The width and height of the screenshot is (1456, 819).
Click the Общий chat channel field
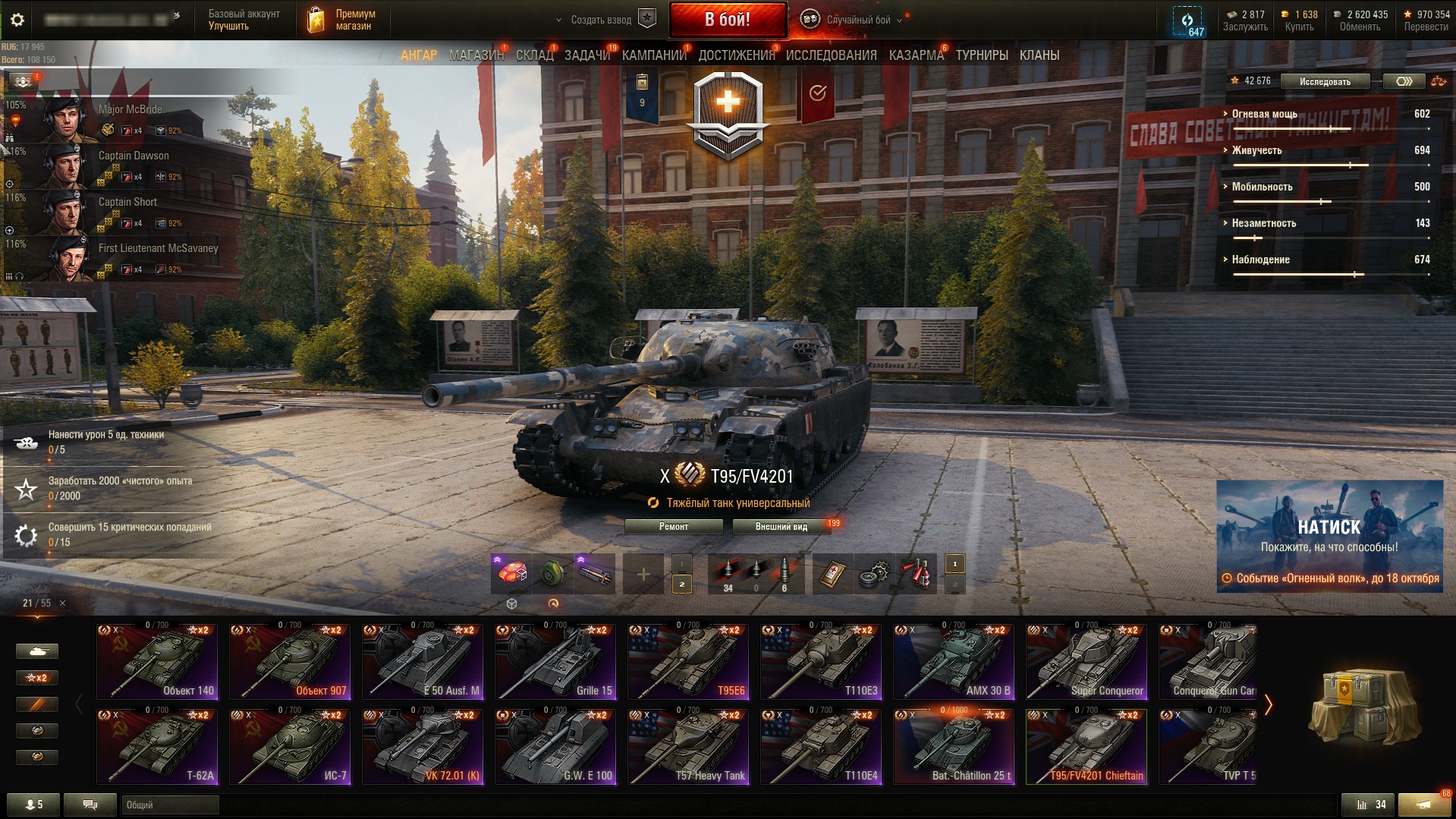click(170, 805)
